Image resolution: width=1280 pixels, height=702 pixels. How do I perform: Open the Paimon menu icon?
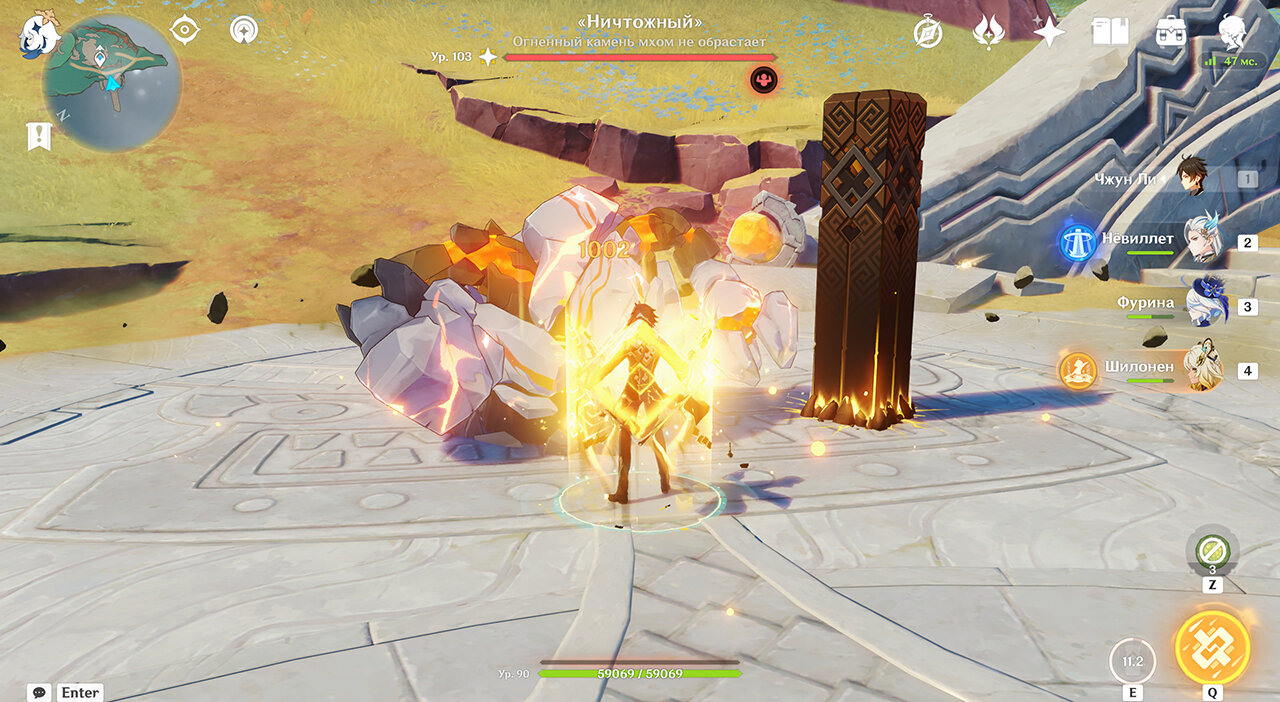(39, 32)
